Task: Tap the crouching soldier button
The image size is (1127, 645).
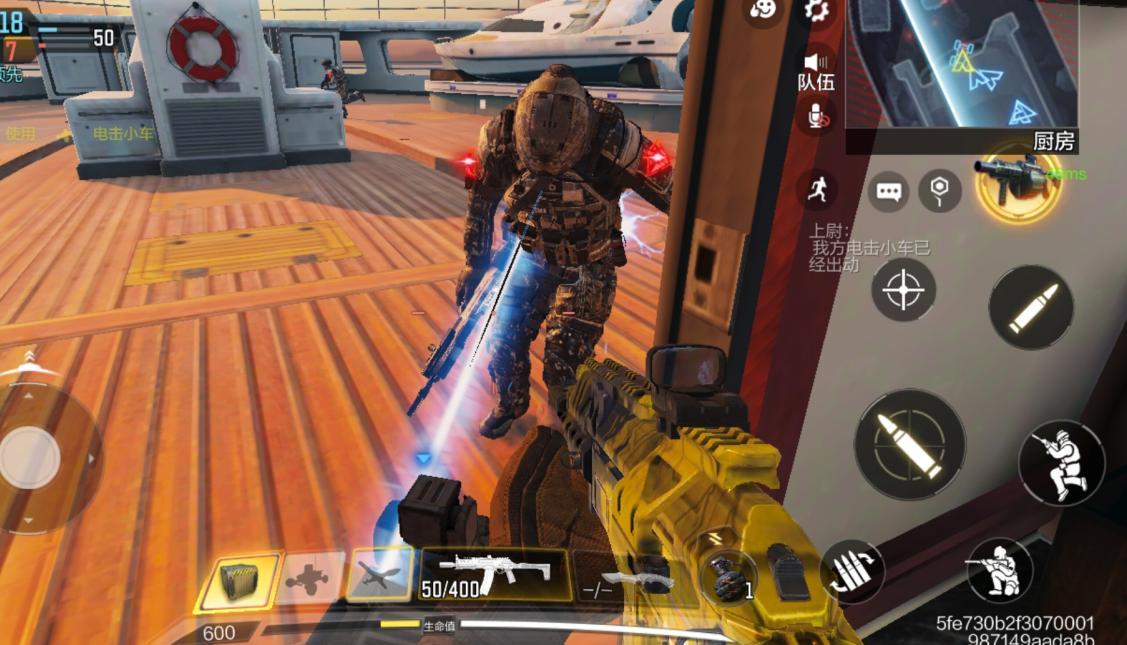Action: pos(999,571)
